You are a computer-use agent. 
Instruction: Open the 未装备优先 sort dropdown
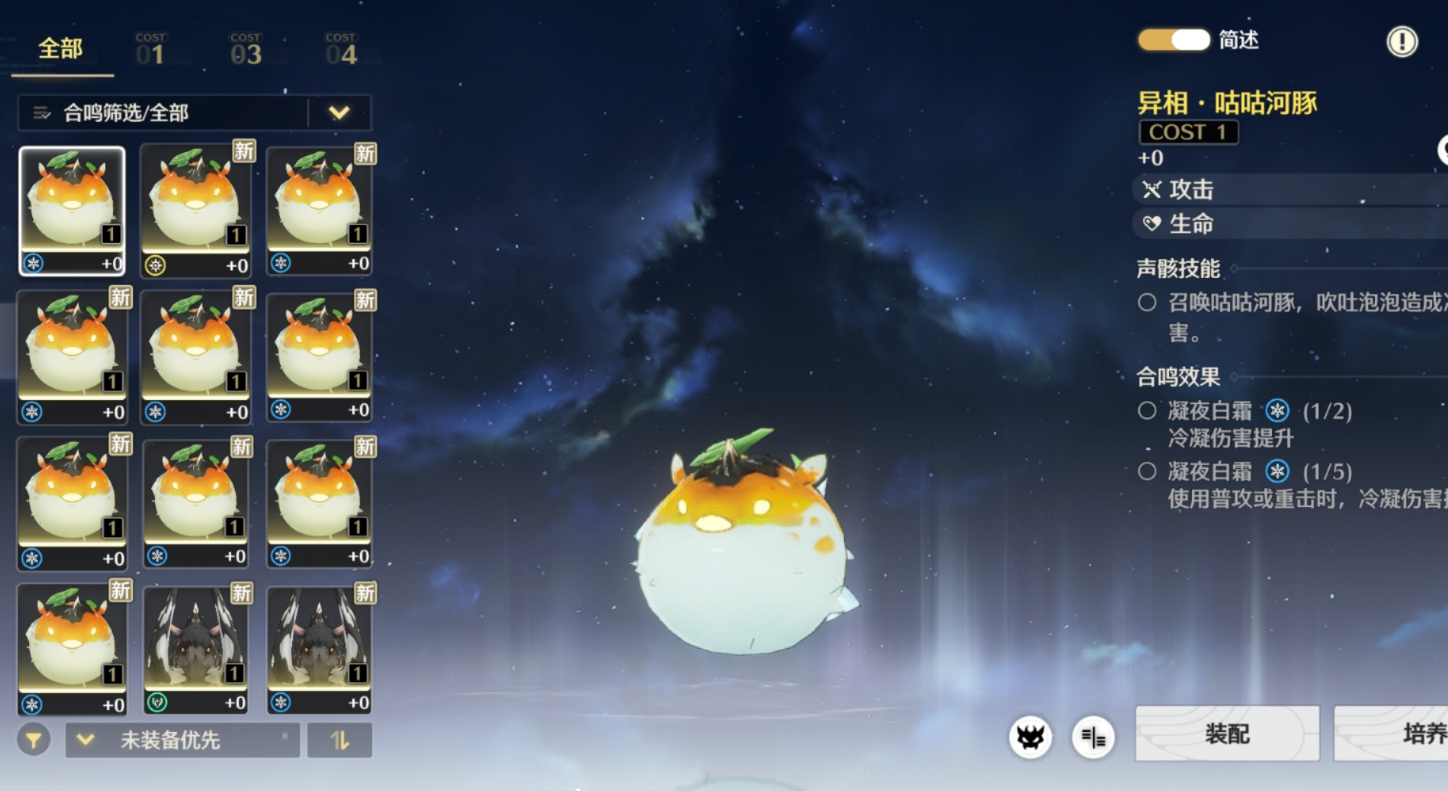coord(182,740)
